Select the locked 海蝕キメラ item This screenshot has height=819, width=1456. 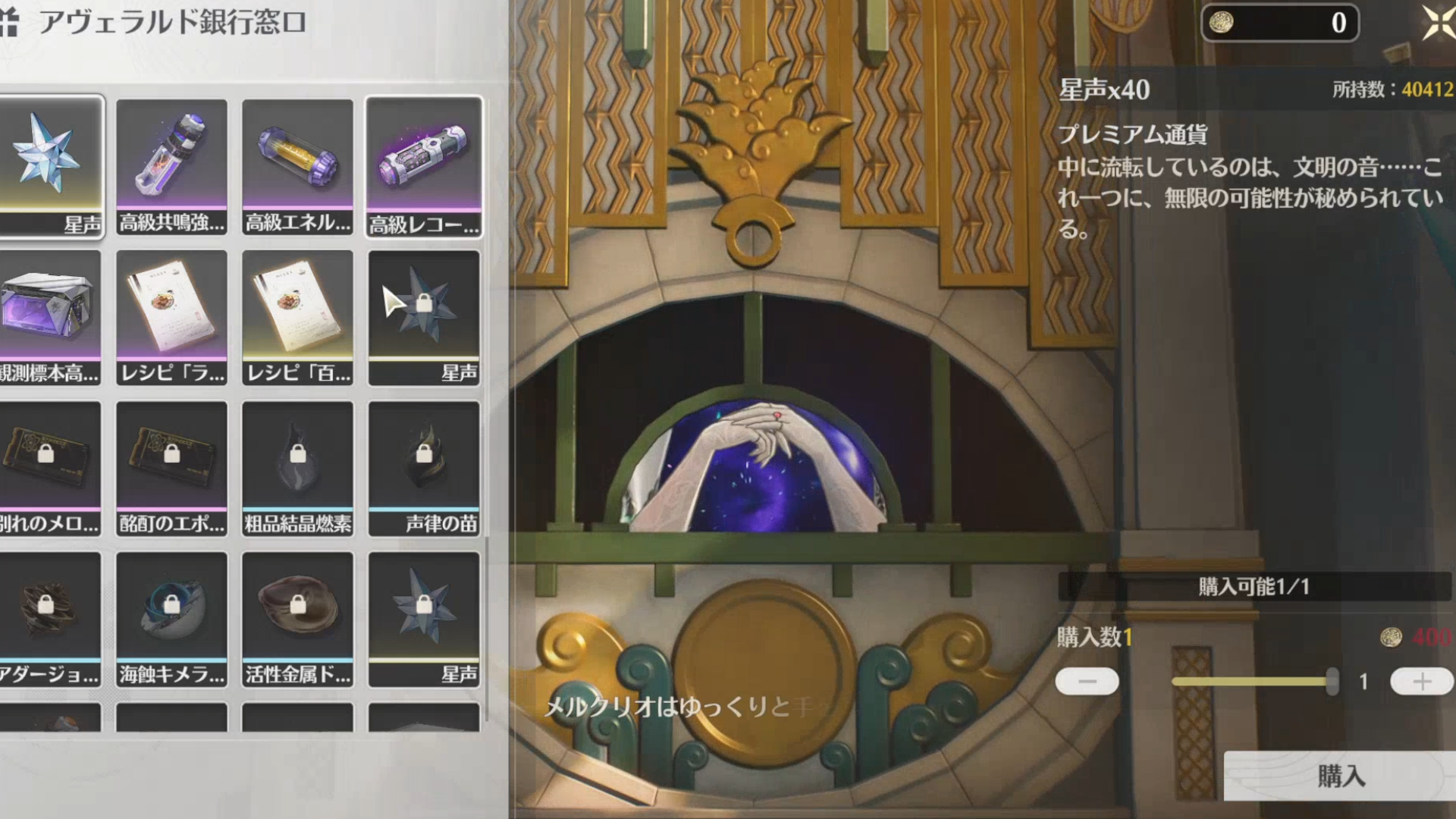point(171,619)
